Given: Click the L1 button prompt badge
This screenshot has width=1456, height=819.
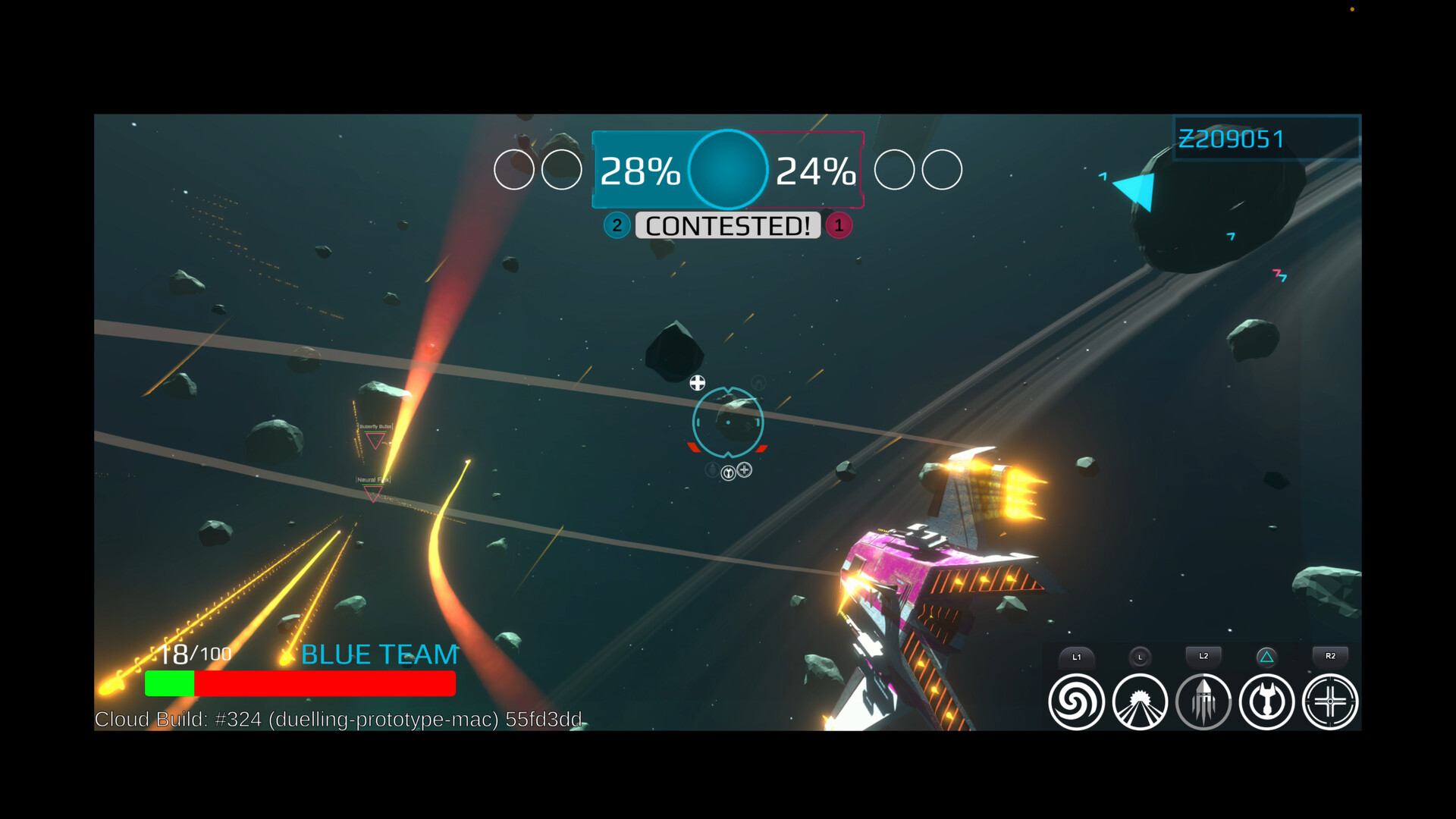Looking at the screenshot, I should [1077, 657].
